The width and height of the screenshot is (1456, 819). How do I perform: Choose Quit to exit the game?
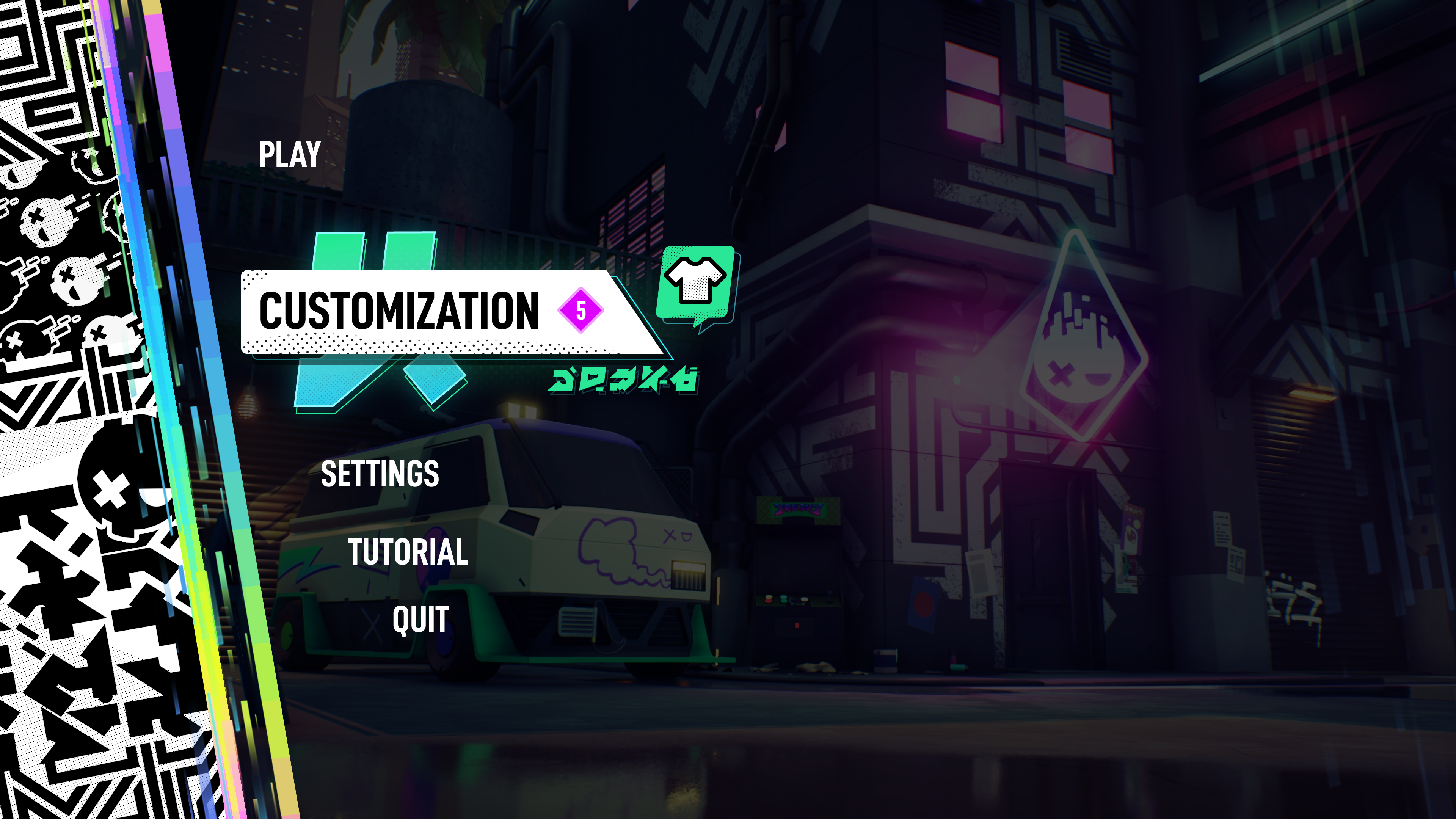tap(420, 620)
